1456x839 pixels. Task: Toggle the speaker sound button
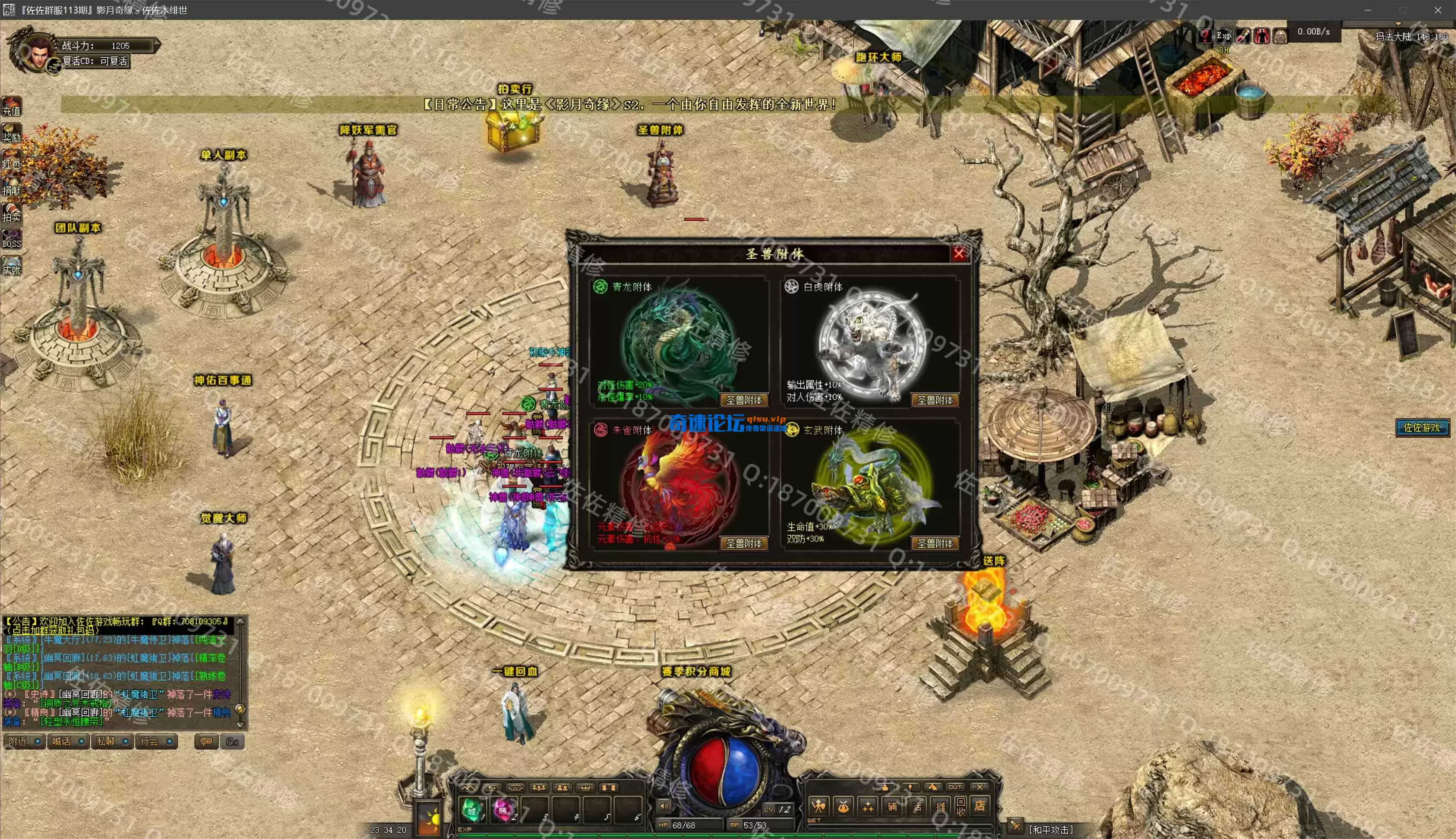(664, 806)
